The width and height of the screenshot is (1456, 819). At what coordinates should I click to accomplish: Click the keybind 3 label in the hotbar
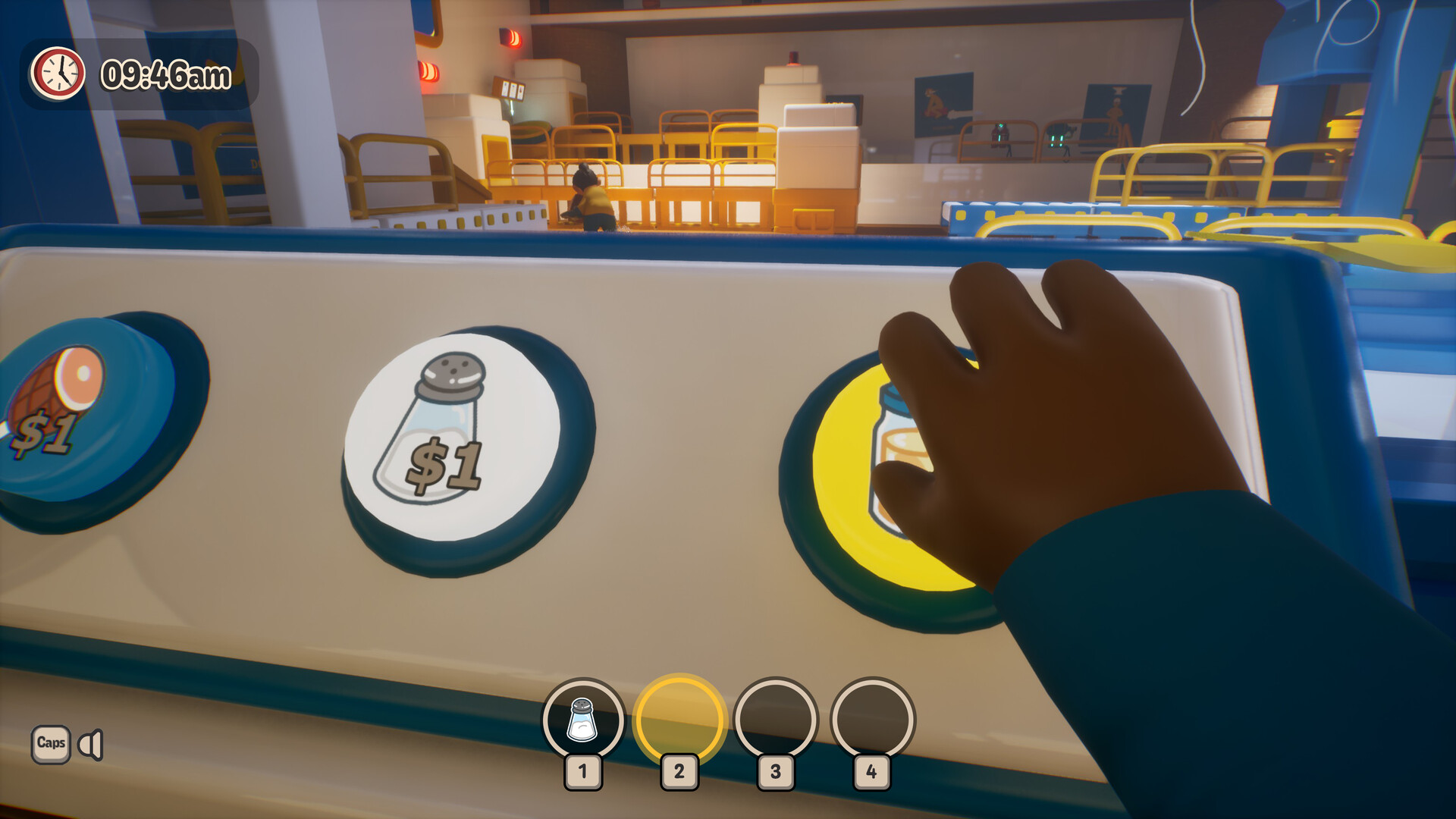[774, 772]
